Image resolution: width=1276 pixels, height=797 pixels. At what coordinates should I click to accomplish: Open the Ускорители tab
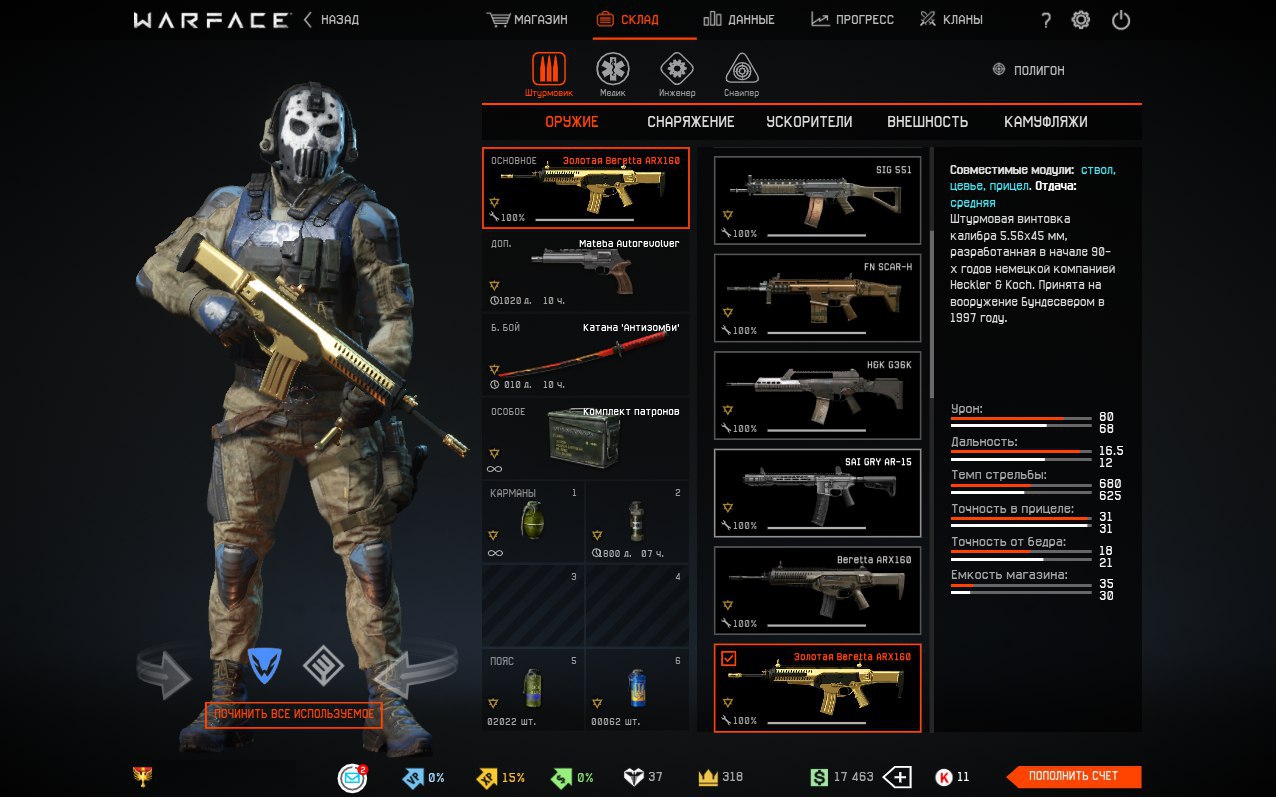click(809, 122)
